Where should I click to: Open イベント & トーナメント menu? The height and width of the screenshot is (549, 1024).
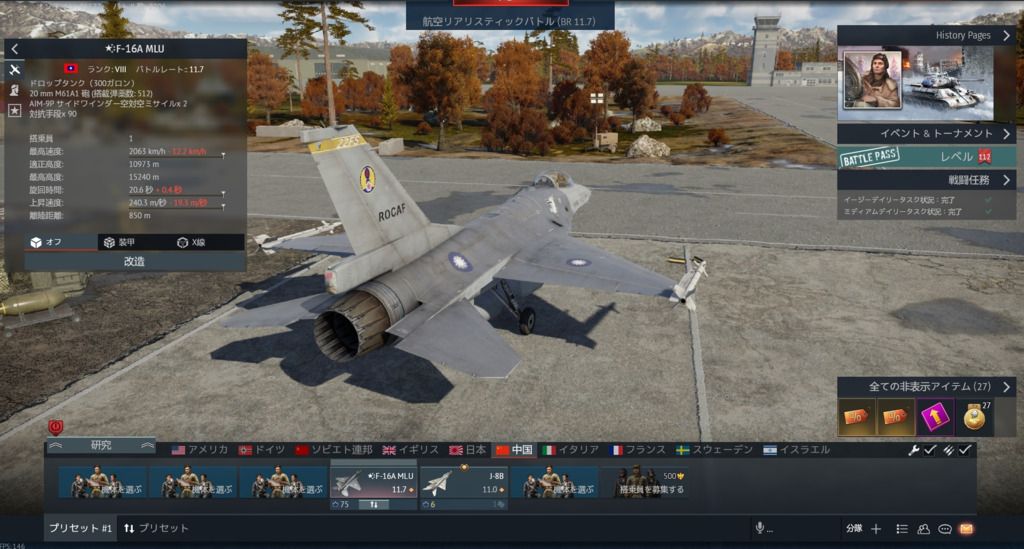(x=926, y=133)
